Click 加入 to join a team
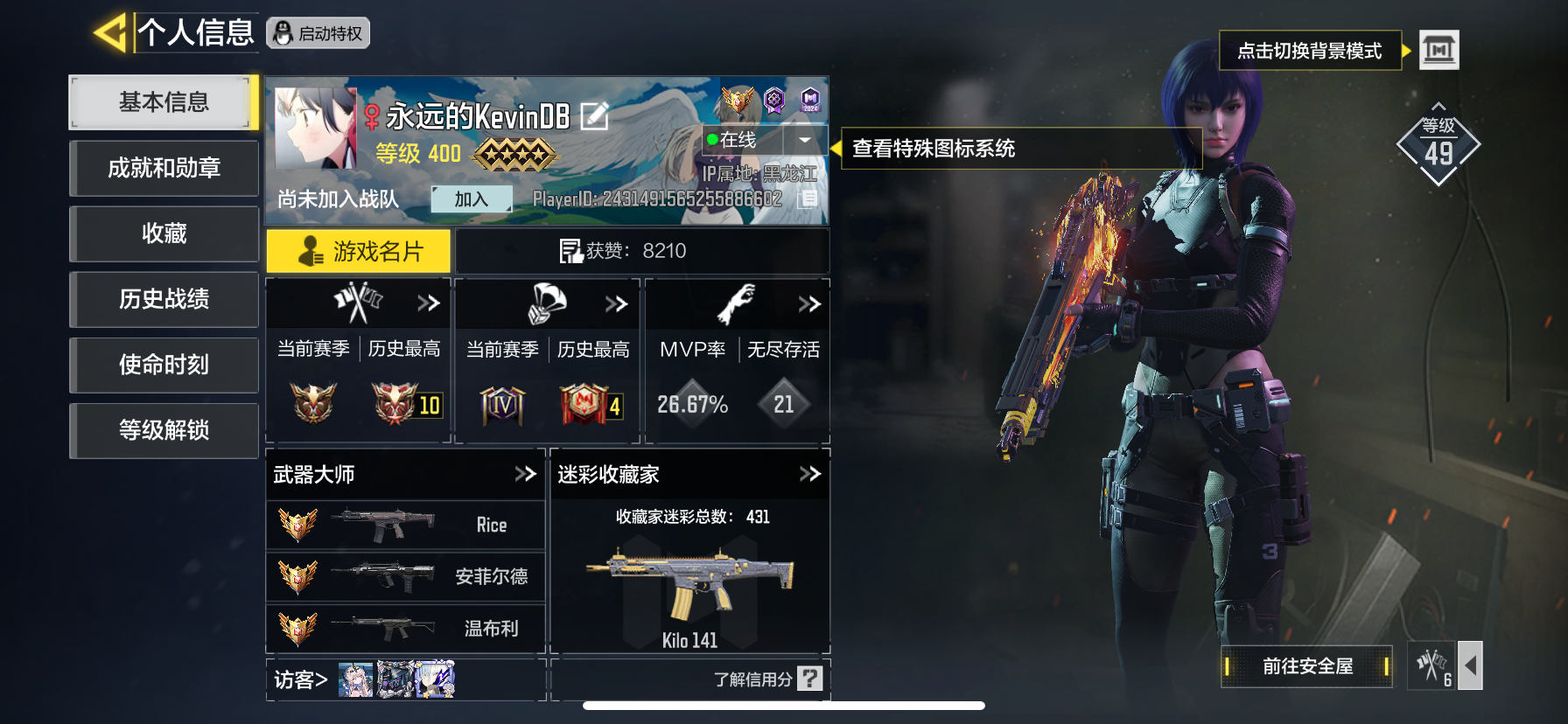The height and width of the screenshot is (724, 1568). 471,199
